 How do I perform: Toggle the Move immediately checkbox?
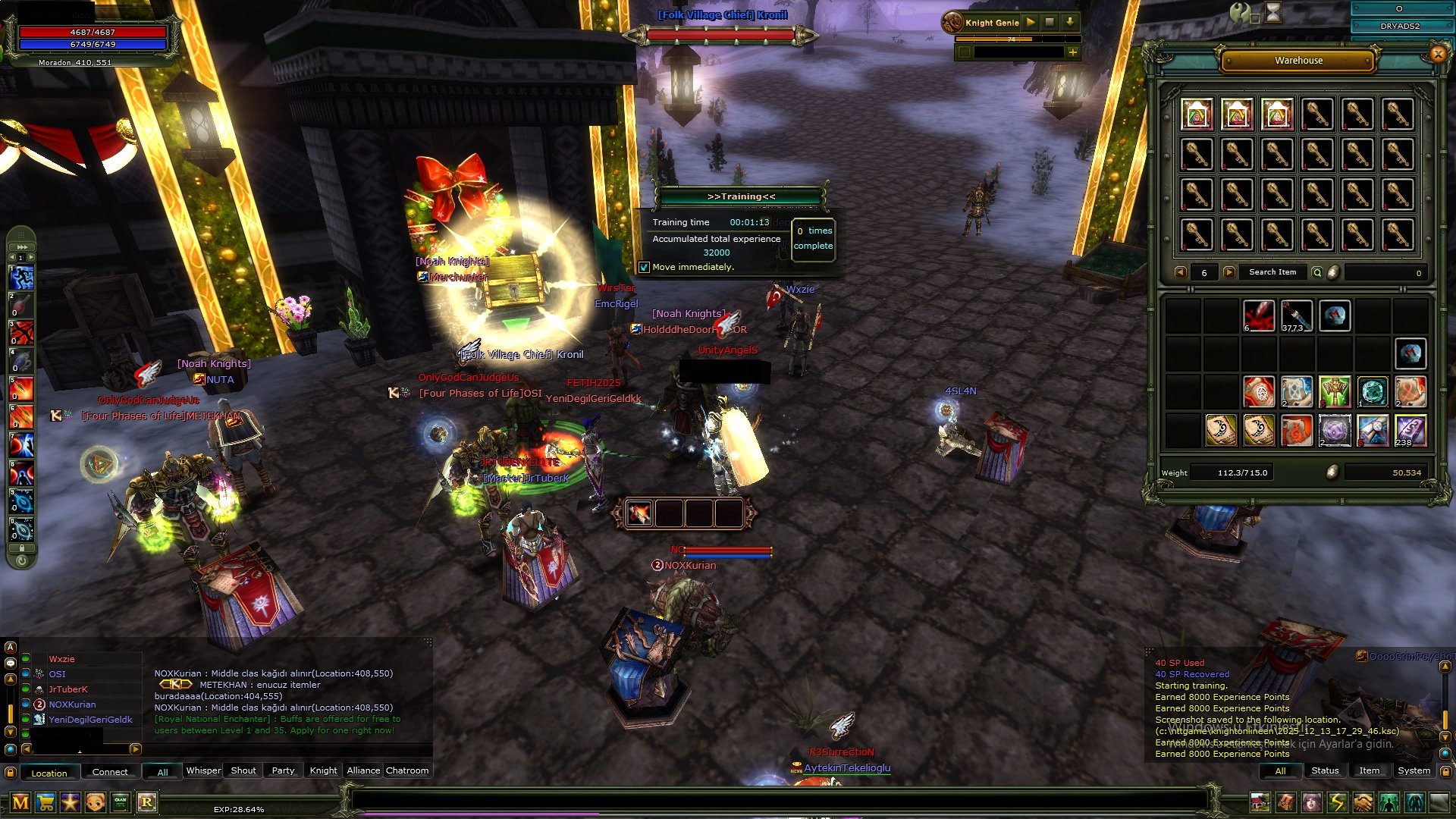(644, 267)
